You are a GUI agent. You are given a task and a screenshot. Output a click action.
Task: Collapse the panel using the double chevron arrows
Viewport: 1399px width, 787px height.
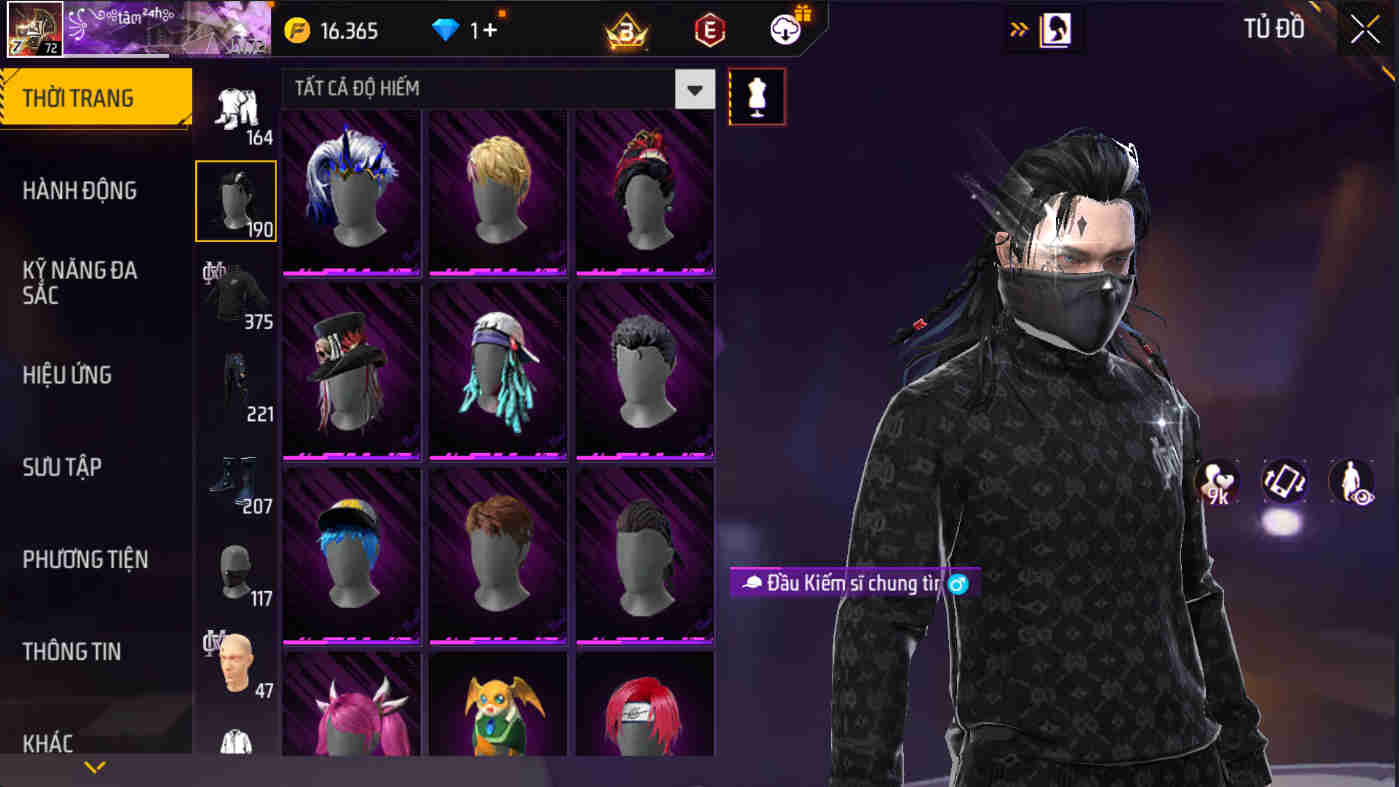(1019, 30)
